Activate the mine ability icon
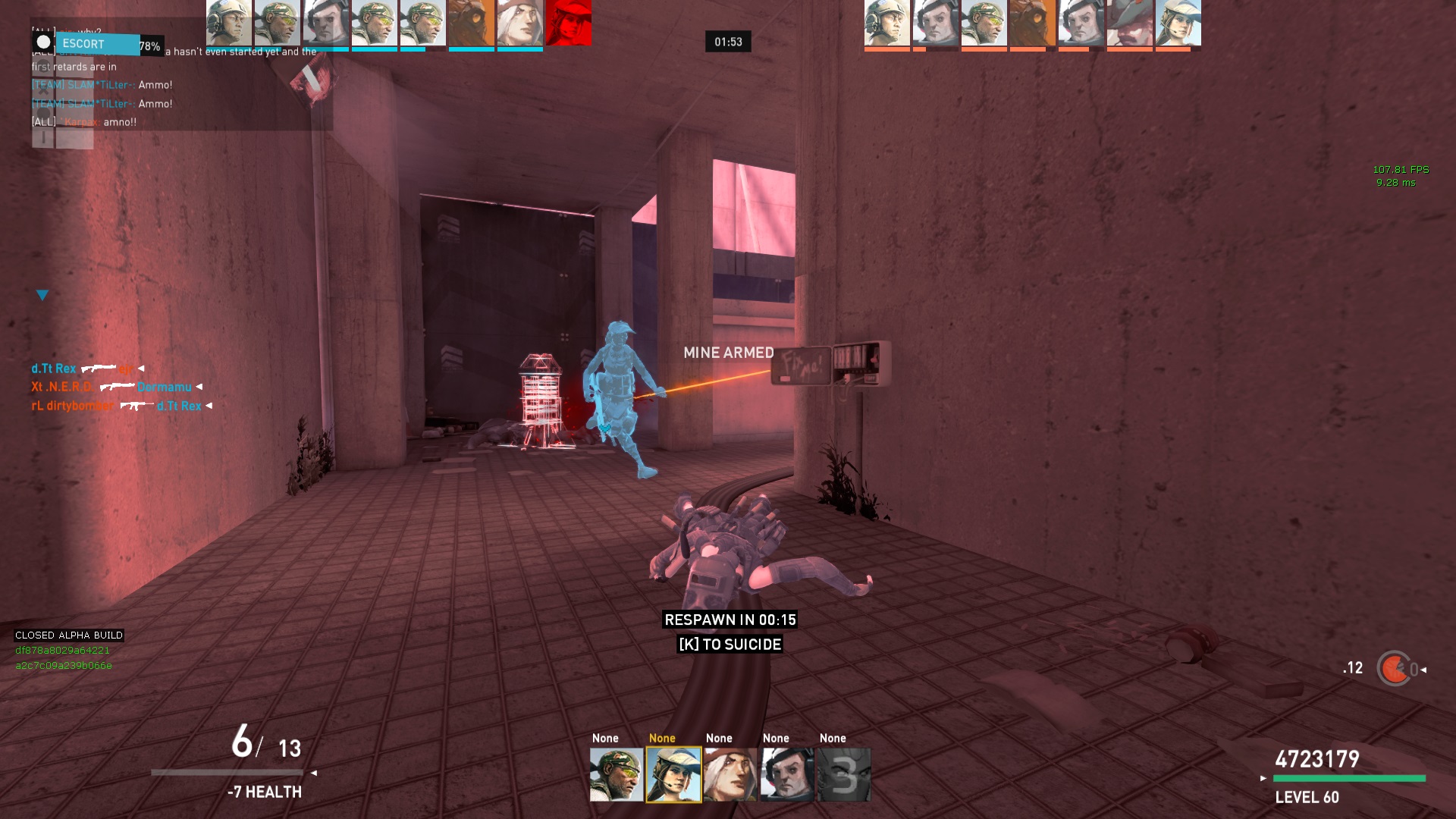The width and height of the screenshot is (1456, 819). [x=1394, y=669]
